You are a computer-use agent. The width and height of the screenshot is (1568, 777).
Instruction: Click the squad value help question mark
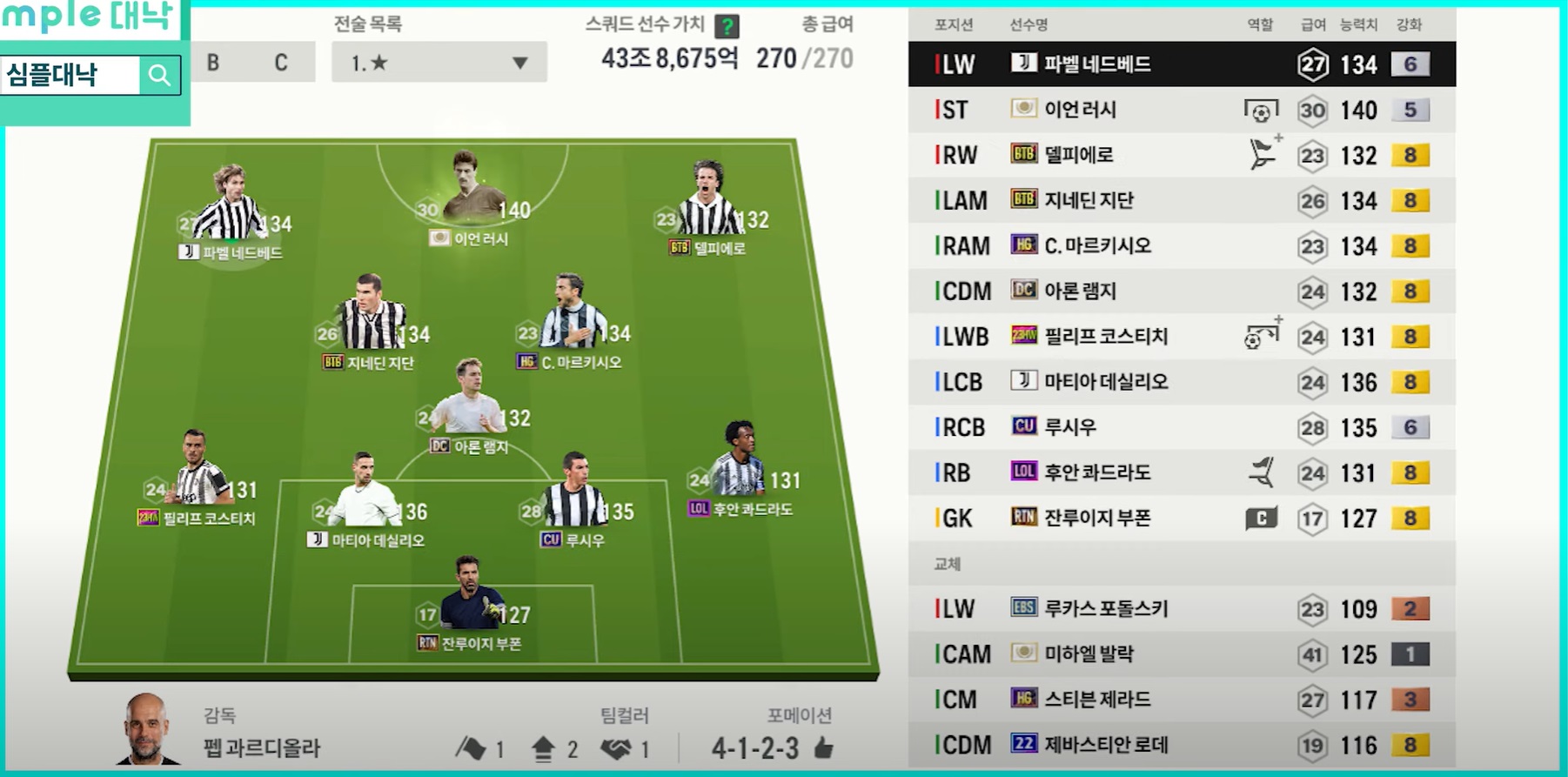726,26
